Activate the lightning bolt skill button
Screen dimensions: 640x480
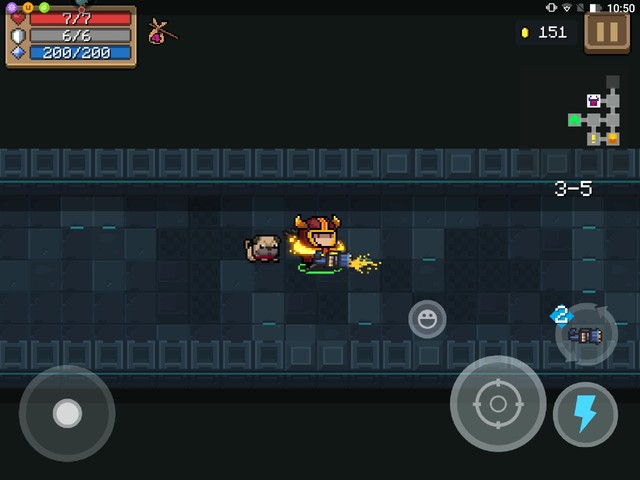click(x=585, y=414)
